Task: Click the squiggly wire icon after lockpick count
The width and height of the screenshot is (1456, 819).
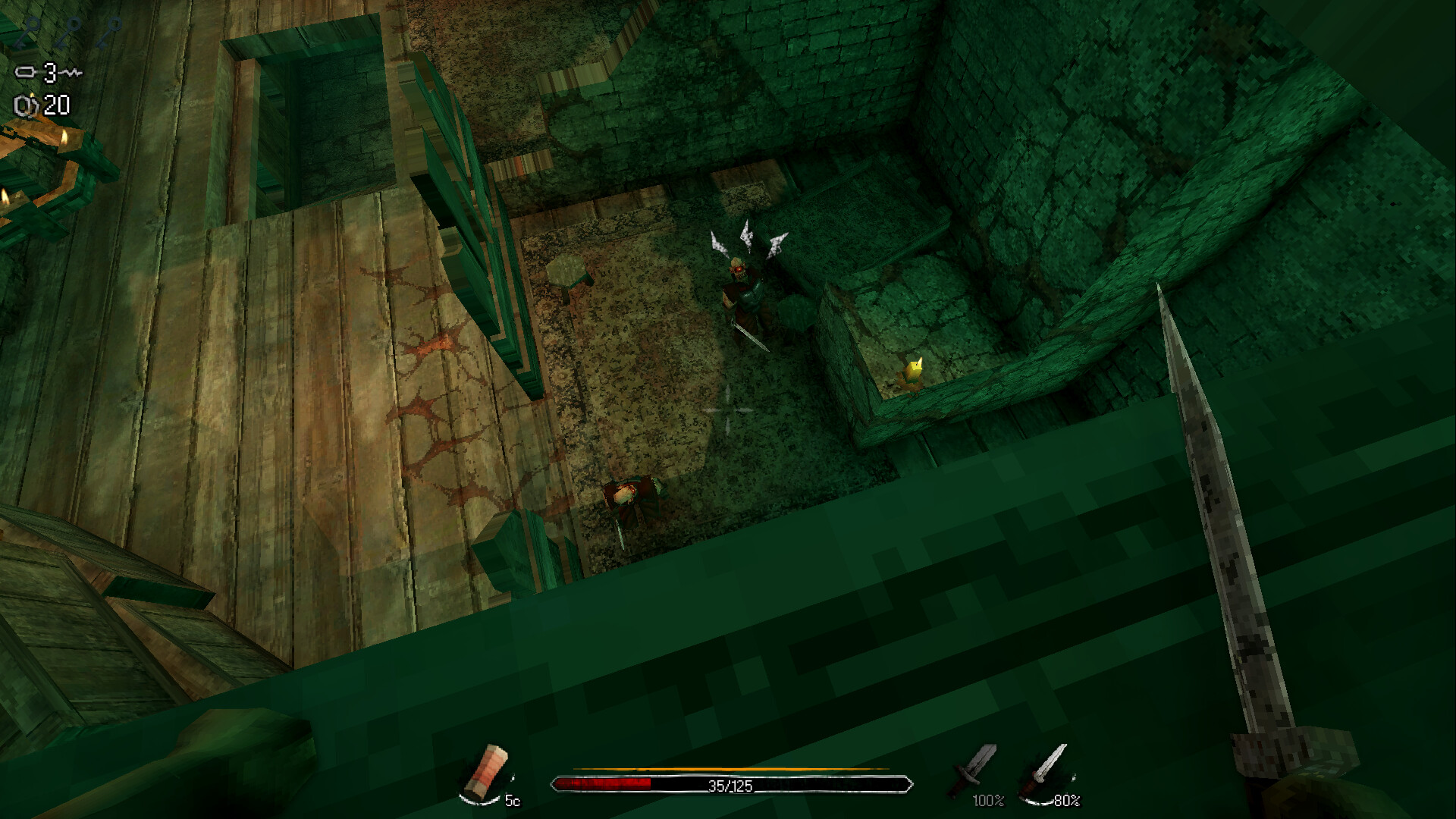Action: [x=72, y=72]
